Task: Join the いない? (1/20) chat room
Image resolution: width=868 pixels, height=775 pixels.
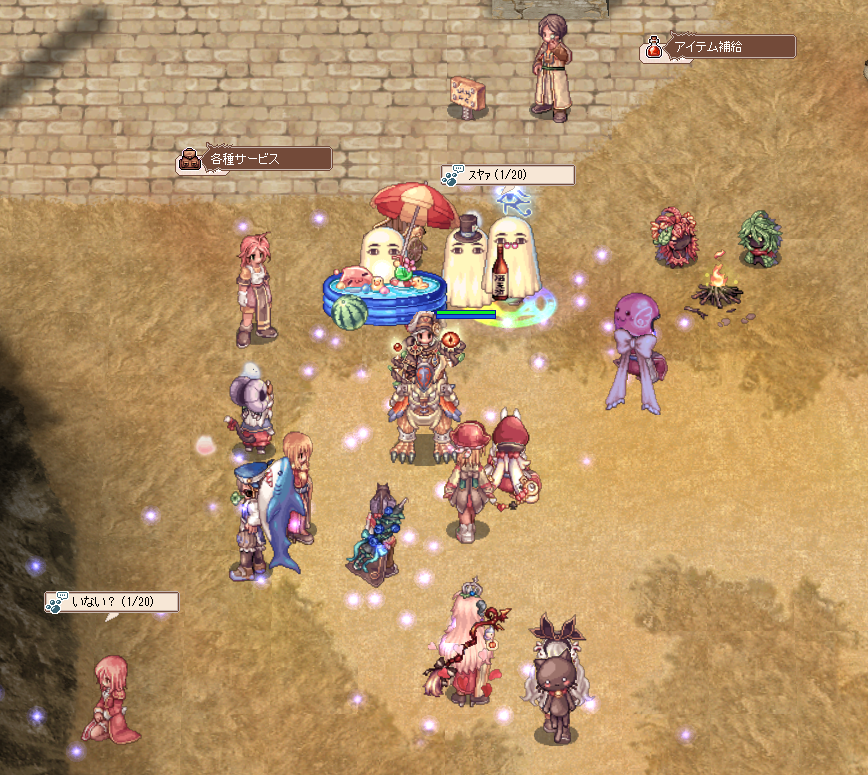Action: click(x=112, y=602)
